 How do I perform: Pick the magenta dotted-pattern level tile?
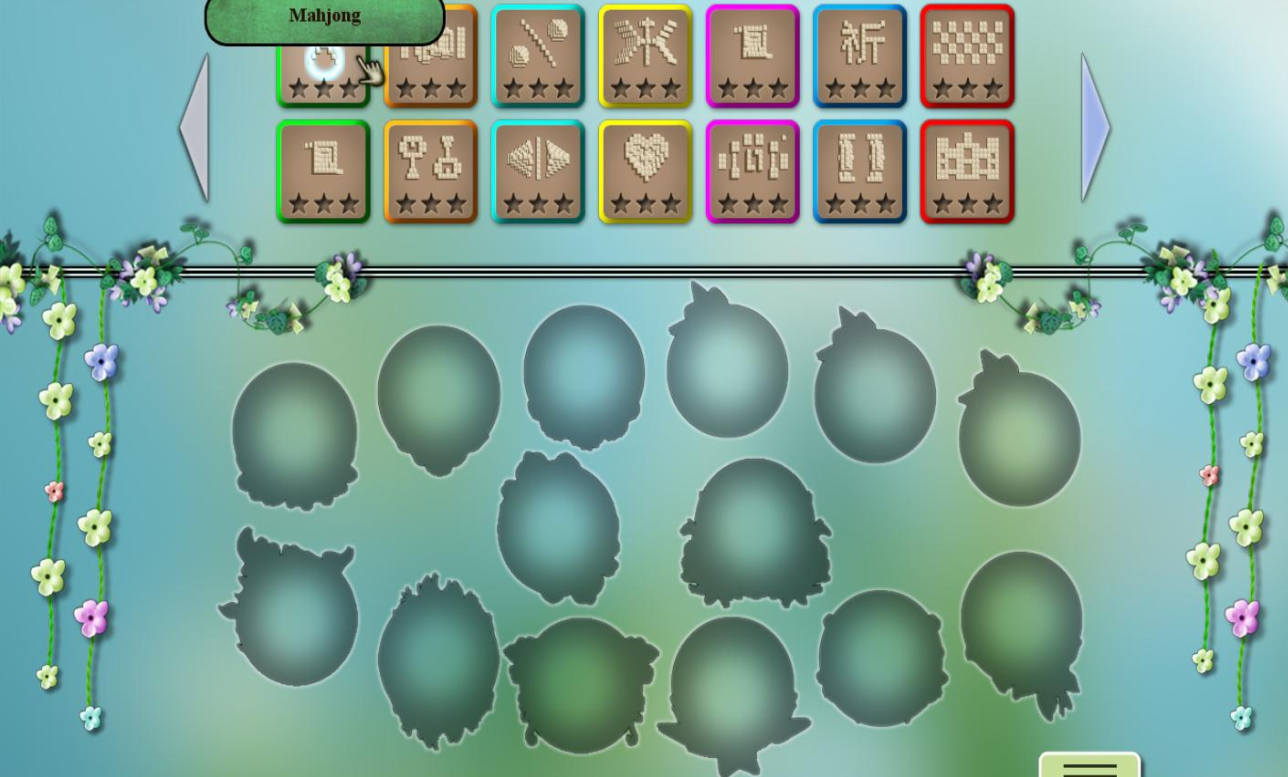pyautogui.click(x=752, y=171)
